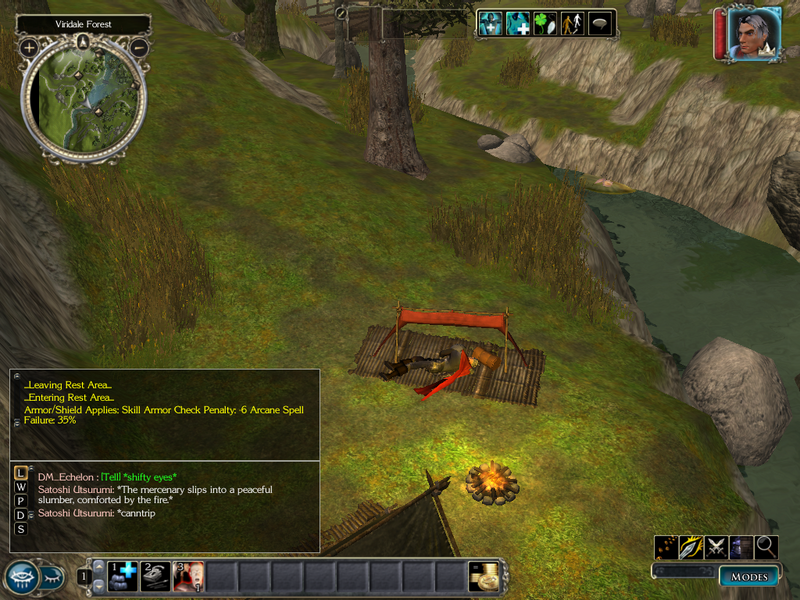Toggle the glowing blade mode icon
This screenshot has width=800, height=600.
click(691, 547)
